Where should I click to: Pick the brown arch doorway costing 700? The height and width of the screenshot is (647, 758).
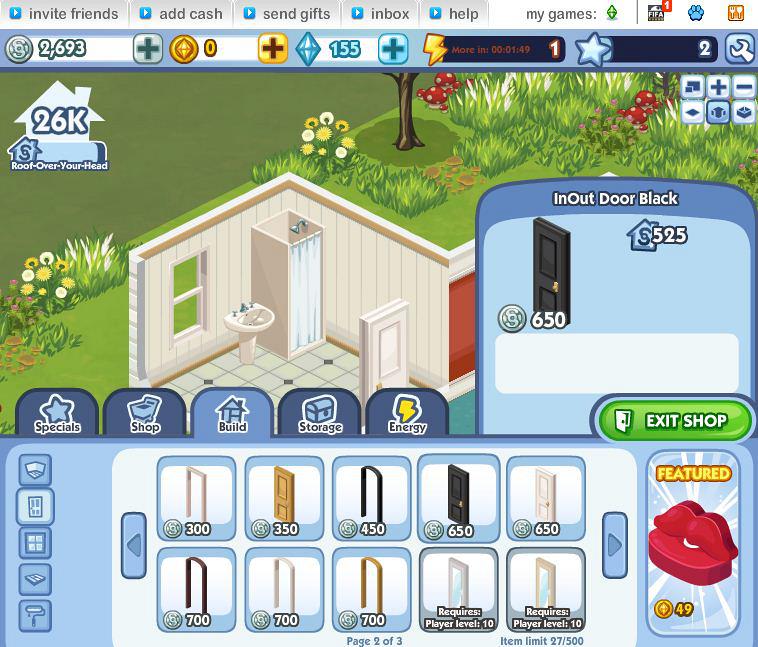tap(196, 590)
